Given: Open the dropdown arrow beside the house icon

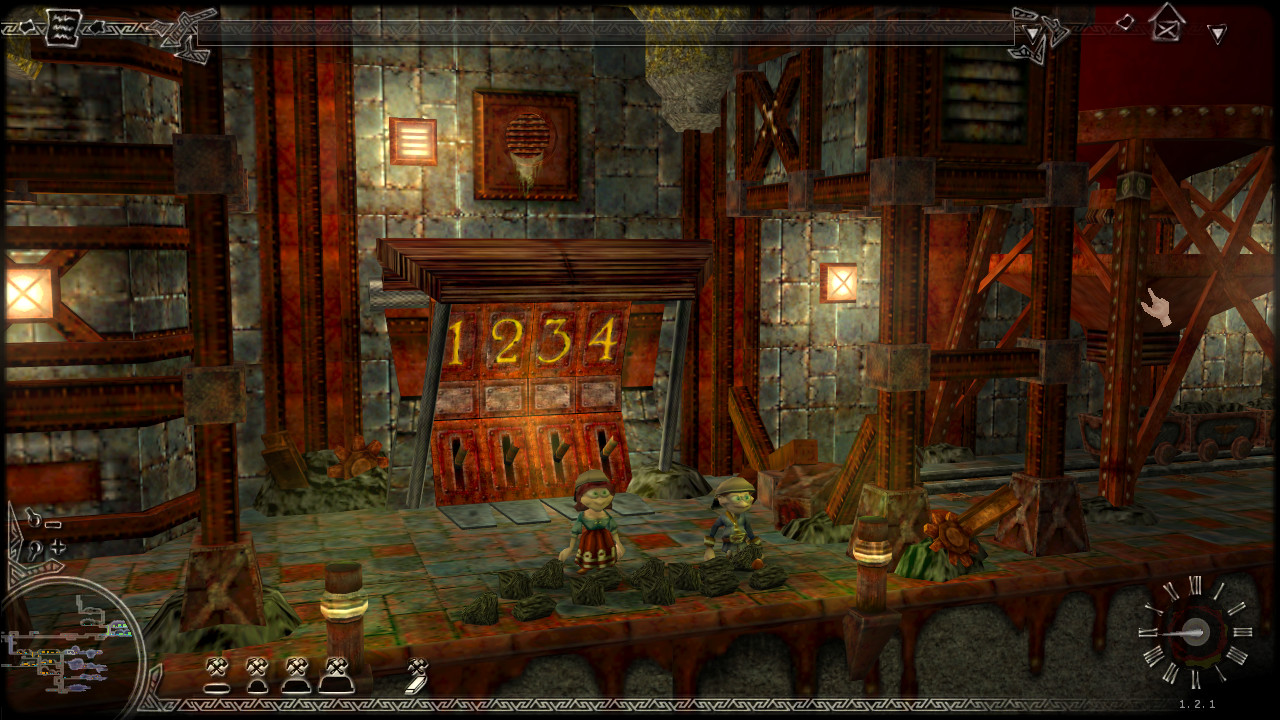Looking at the screenshot, I should (x=1218, y=33).
